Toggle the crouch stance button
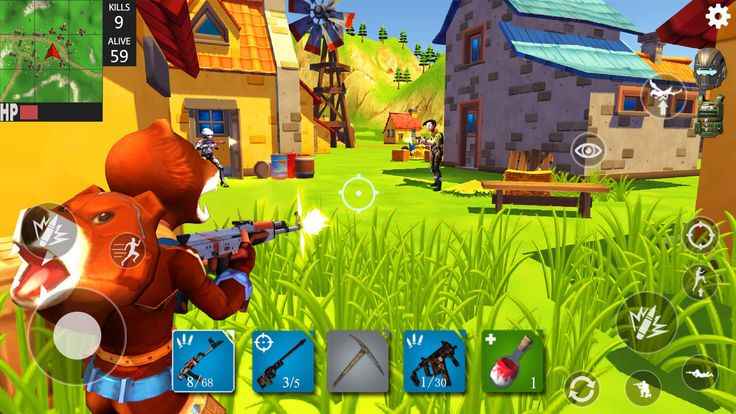This screenshot has height=414, width=736. [x=643, y=387]
